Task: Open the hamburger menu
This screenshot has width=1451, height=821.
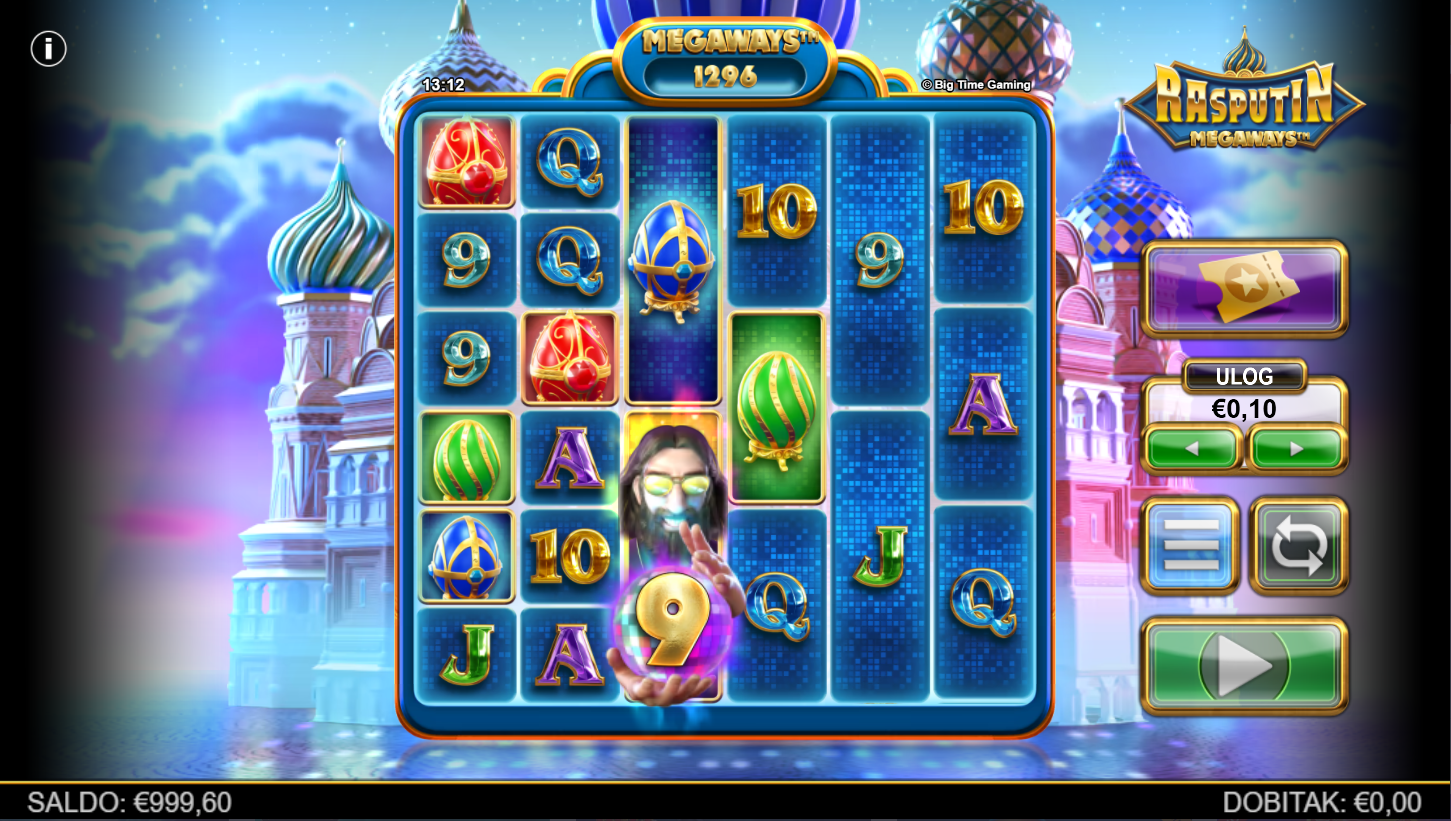Action: pyautogui.click(x=1190, y=545)
